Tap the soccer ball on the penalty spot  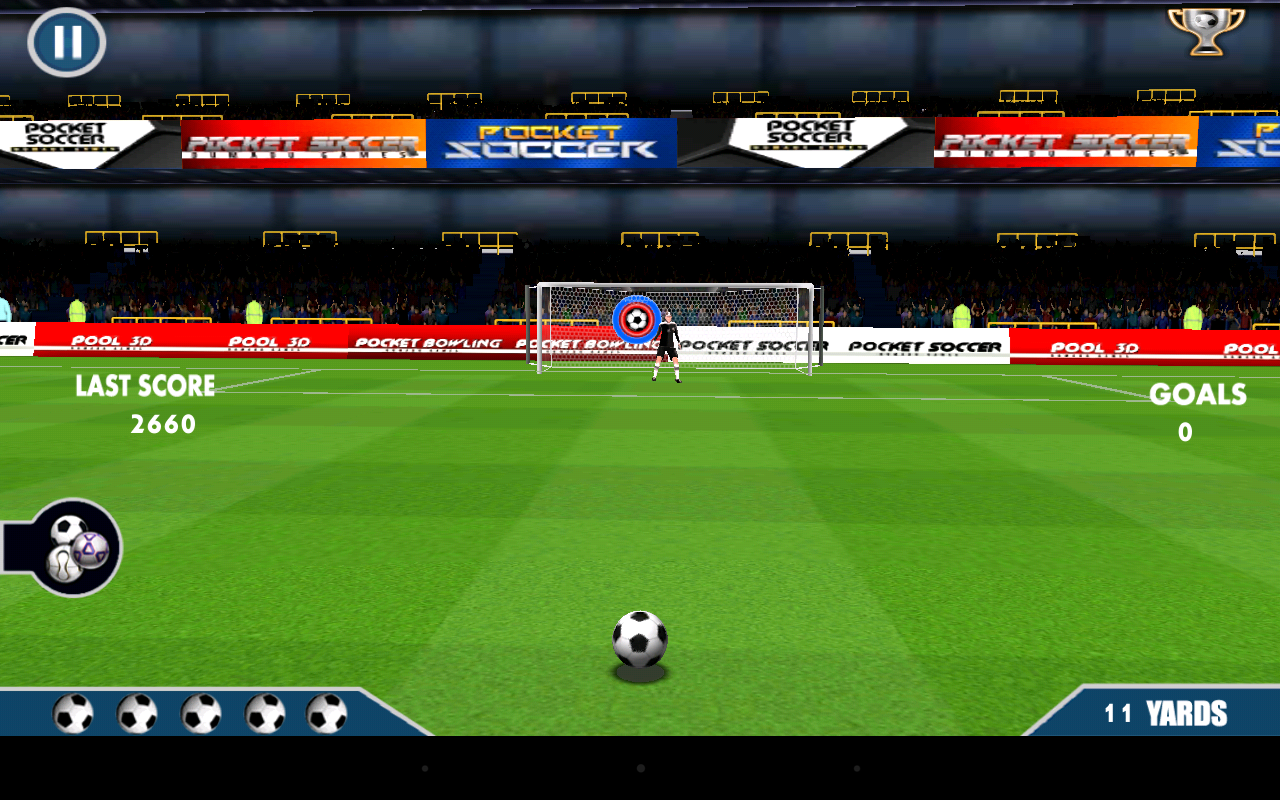click(640, 640)
